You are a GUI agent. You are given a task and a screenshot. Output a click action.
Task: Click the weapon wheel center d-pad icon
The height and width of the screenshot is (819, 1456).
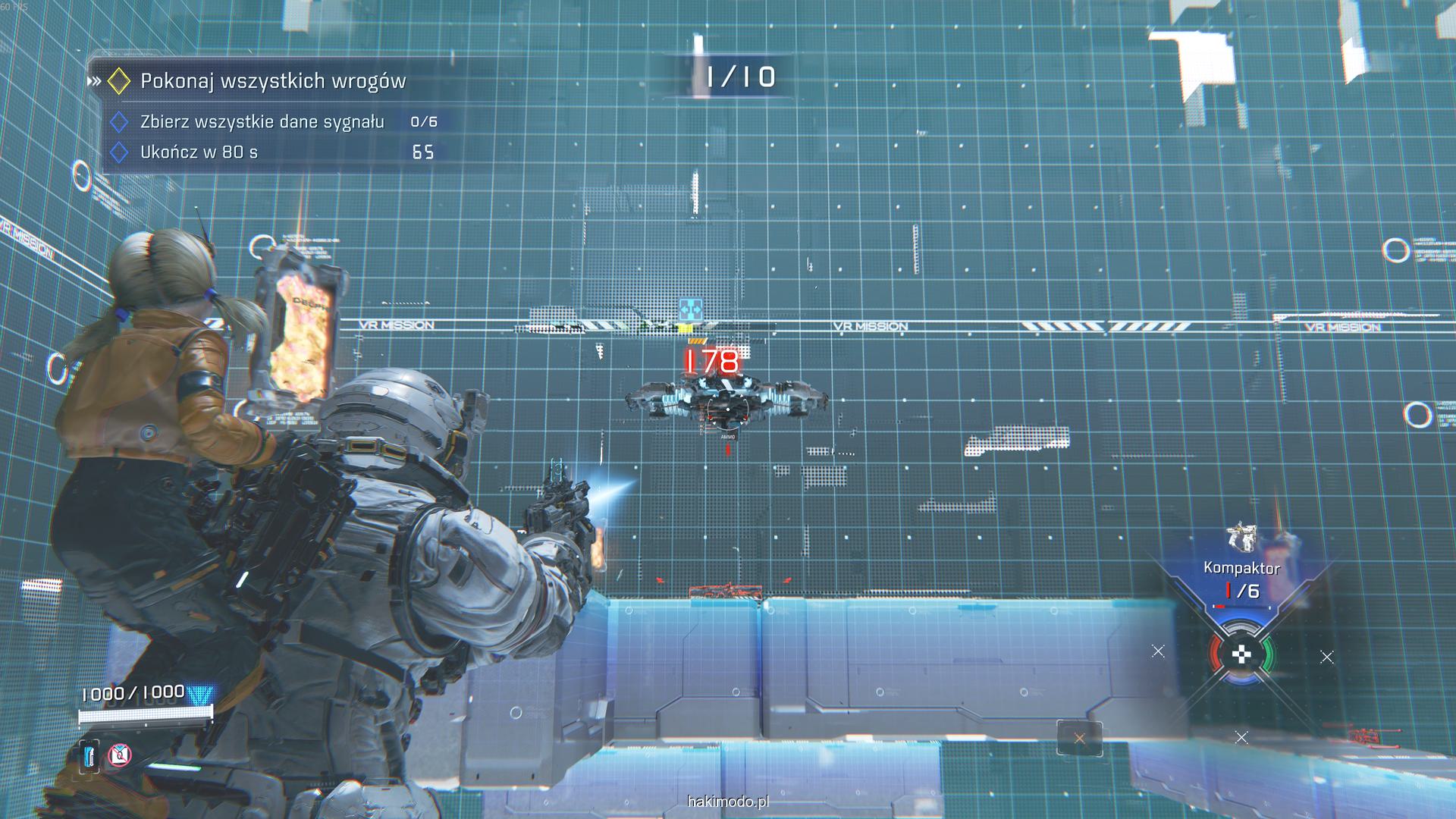point(1241,654)
